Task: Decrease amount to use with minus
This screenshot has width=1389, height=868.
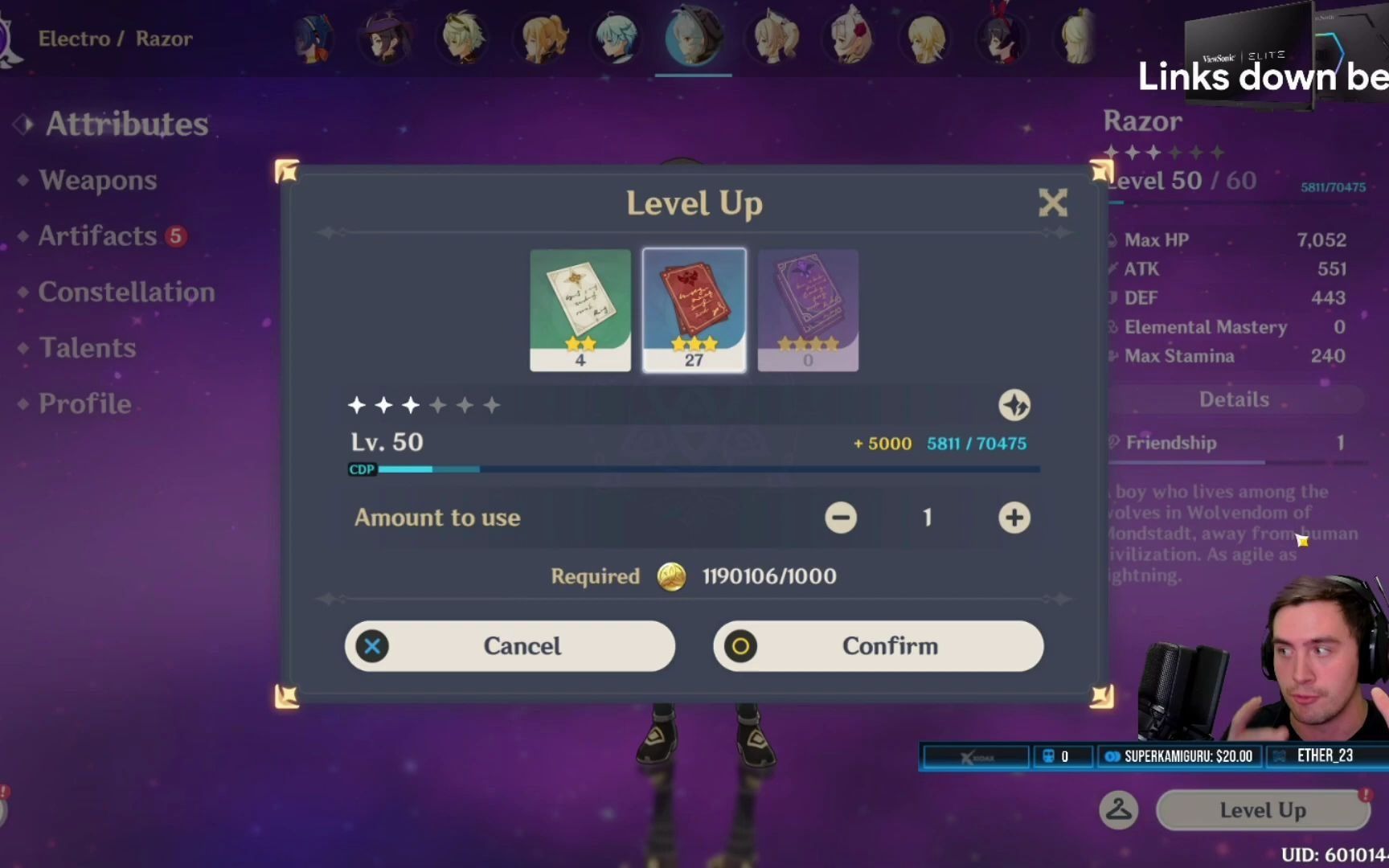Action: (x=841, y=518)
